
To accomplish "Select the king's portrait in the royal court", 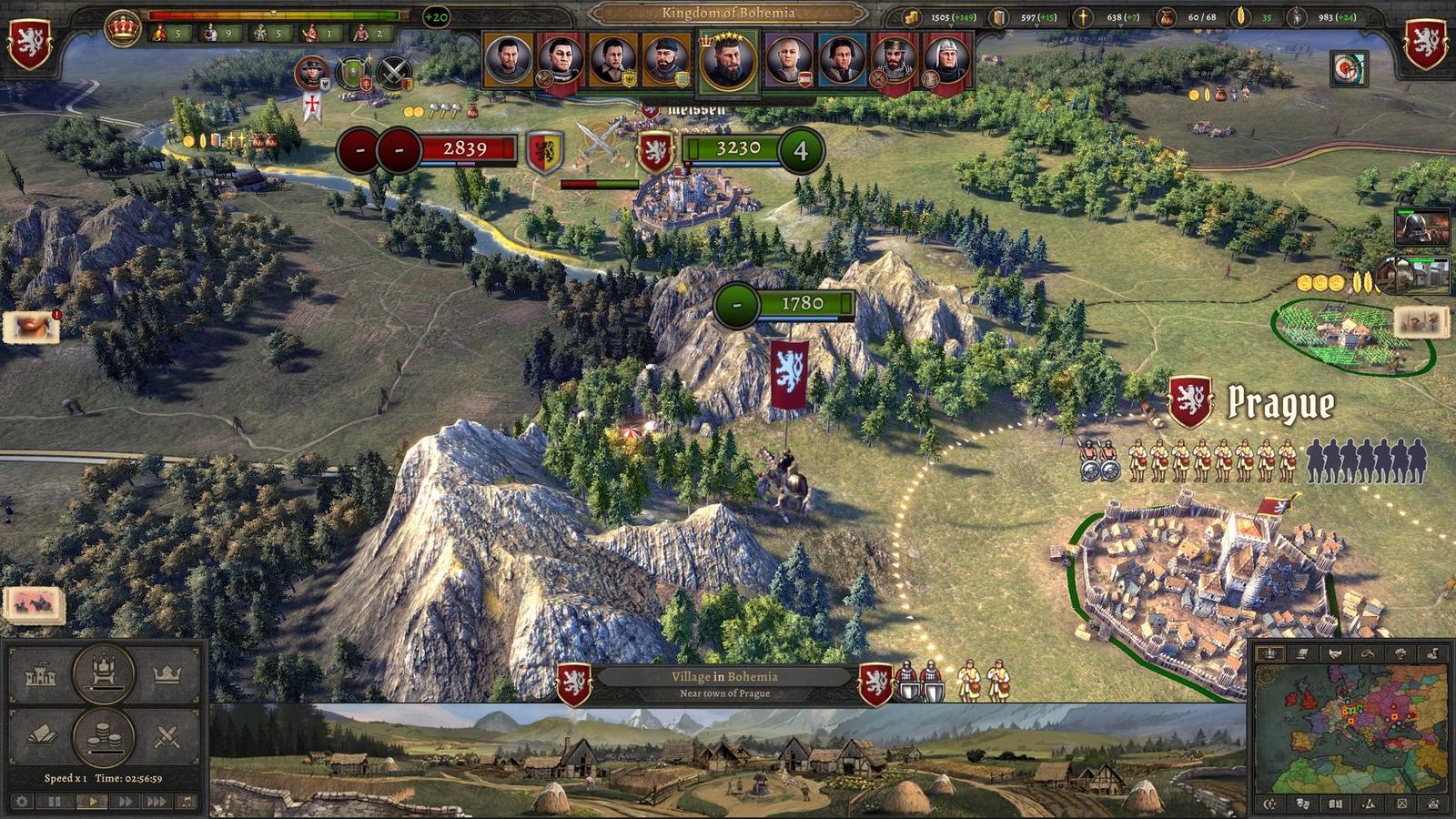I will coord(727,61).
